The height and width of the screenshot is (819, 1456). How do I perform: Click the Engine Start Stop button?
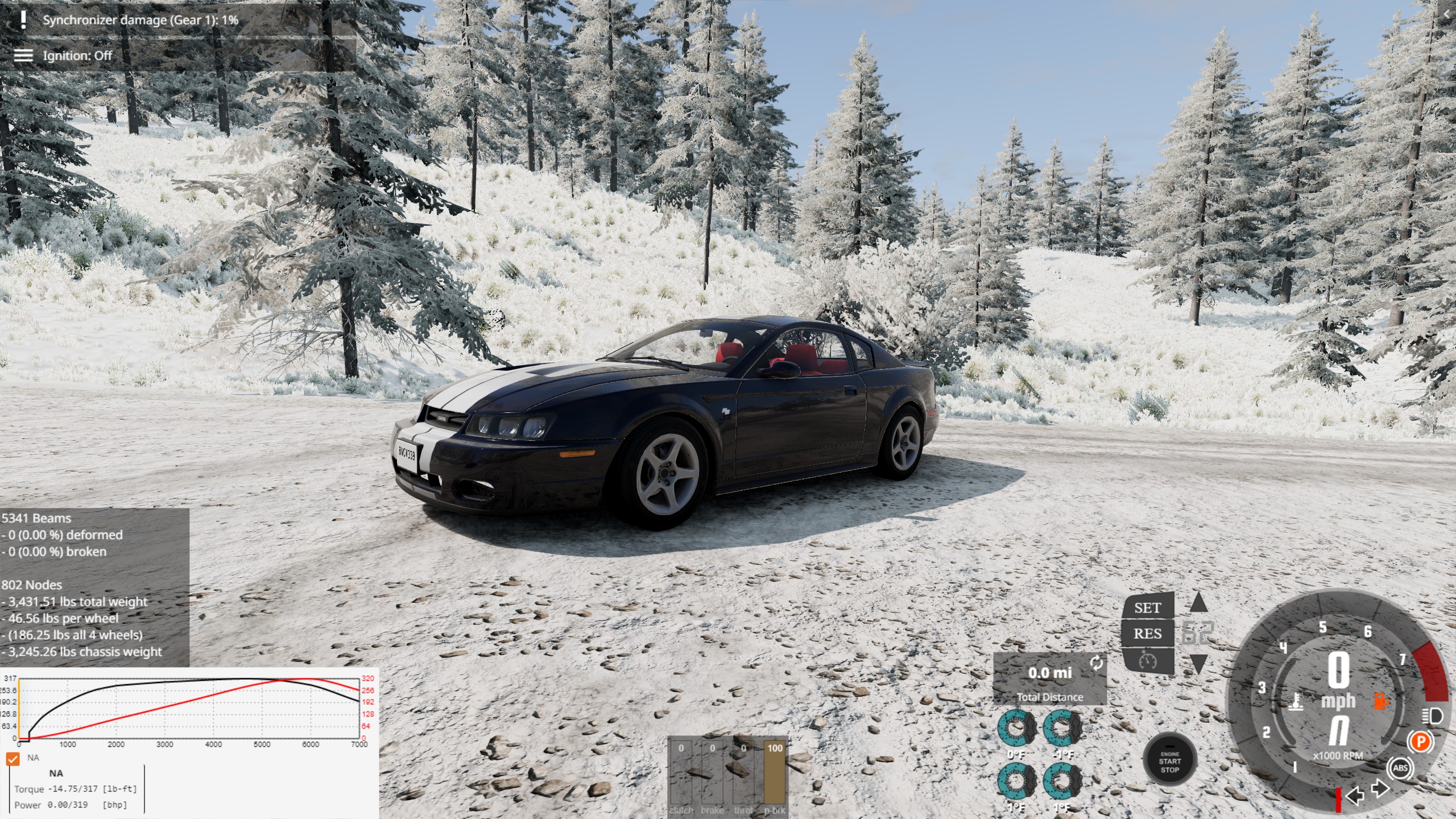tap(1169, 761)
